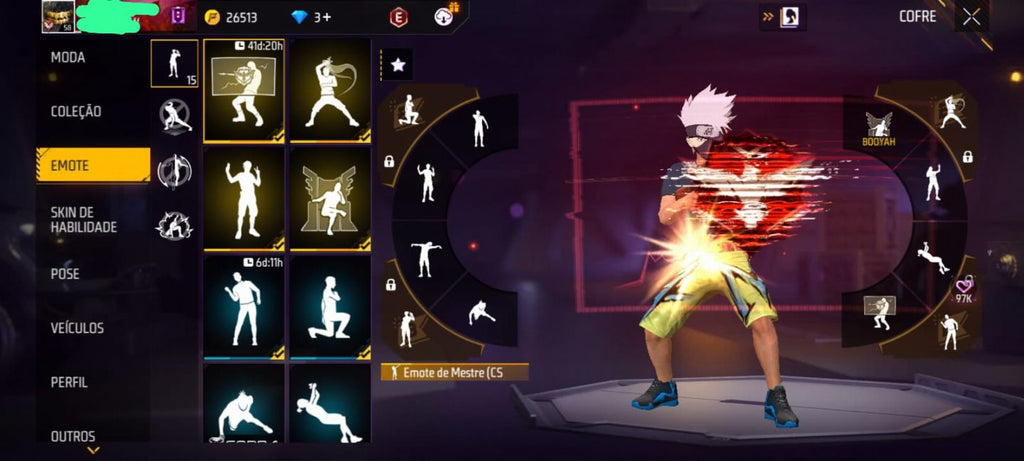Open the red E badge icon
Screen dimensions: 1024x461
pyautogui.click(x=399, y=17)
